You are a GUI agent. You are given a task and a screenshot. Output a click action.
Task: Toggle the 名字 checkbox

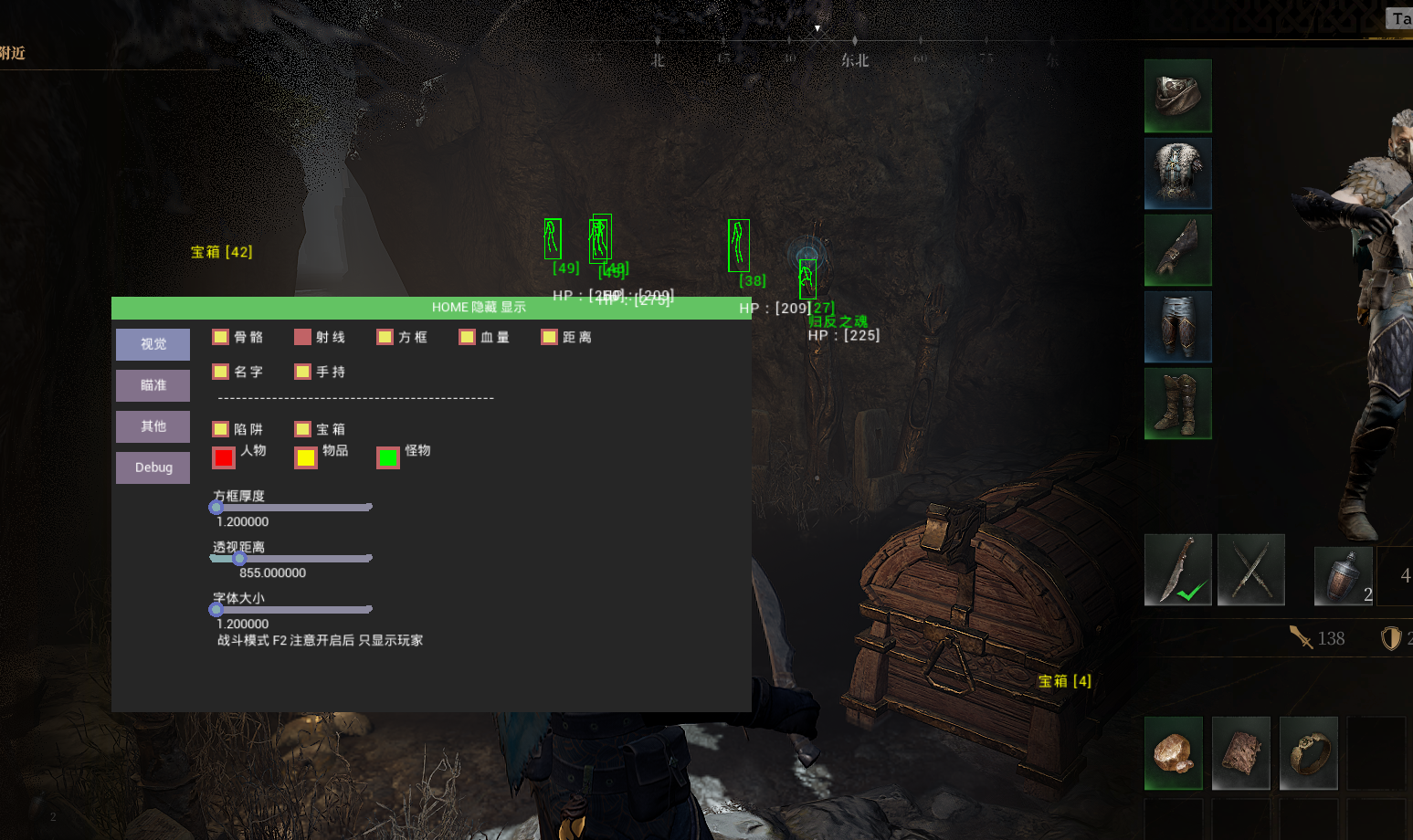pyautogui.click(x=220, y=372)
